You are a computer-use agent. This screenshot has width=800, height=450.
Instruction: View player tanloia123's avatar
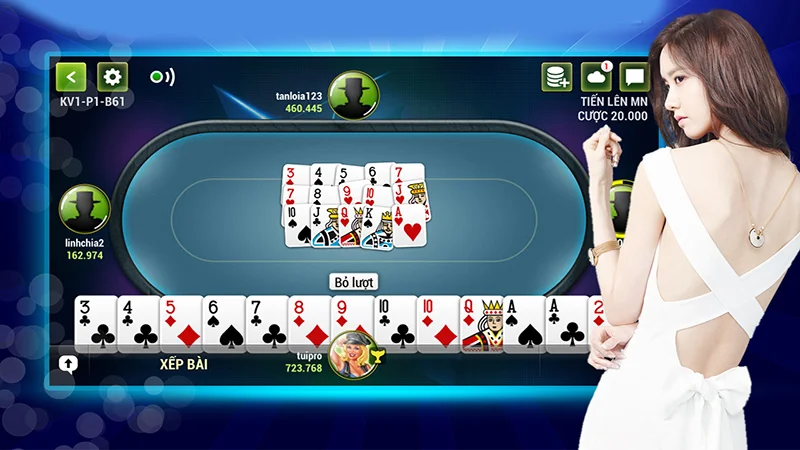click(353, 95)
